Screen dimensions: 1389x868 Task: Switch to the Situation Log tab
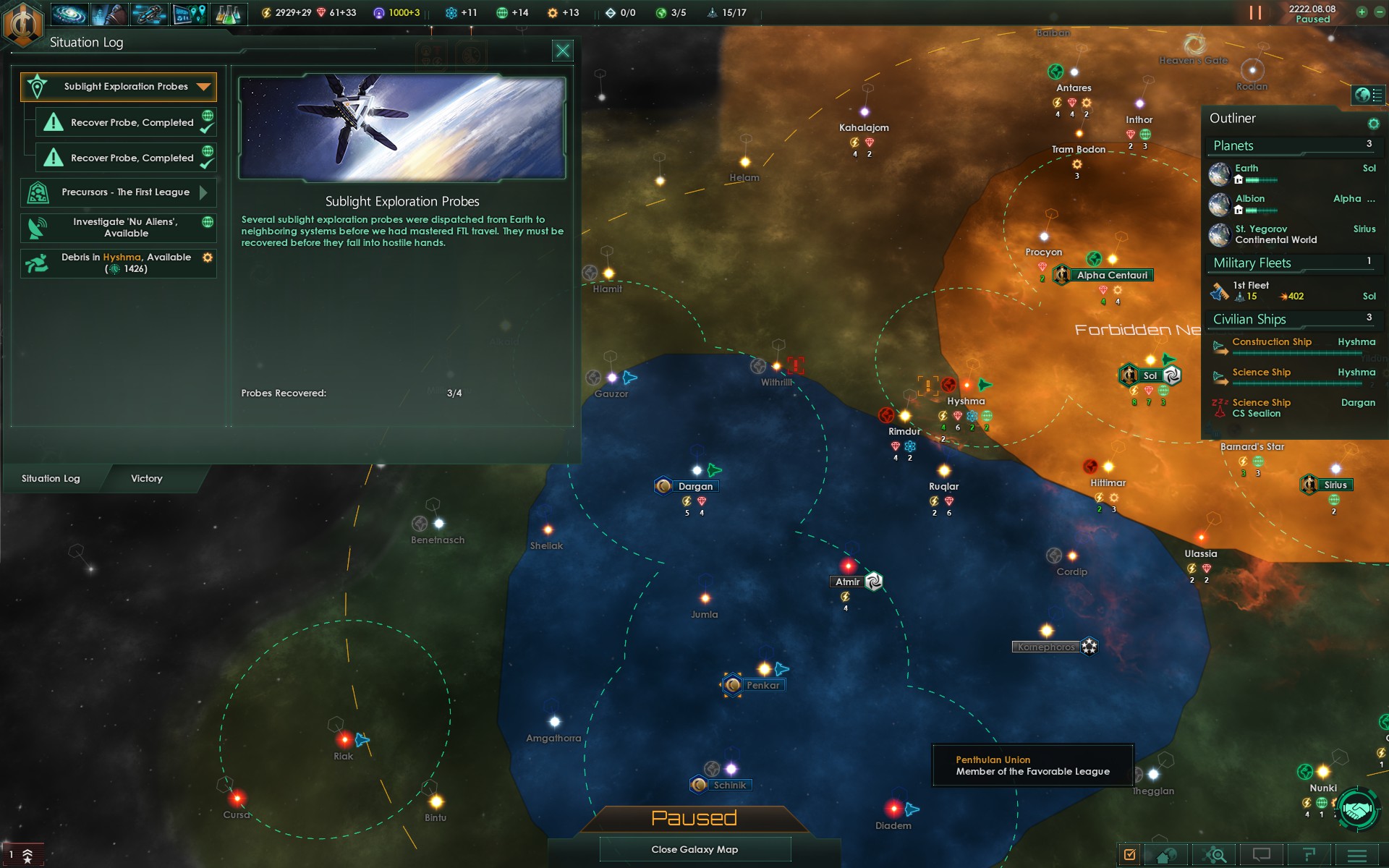pos(51,478)
